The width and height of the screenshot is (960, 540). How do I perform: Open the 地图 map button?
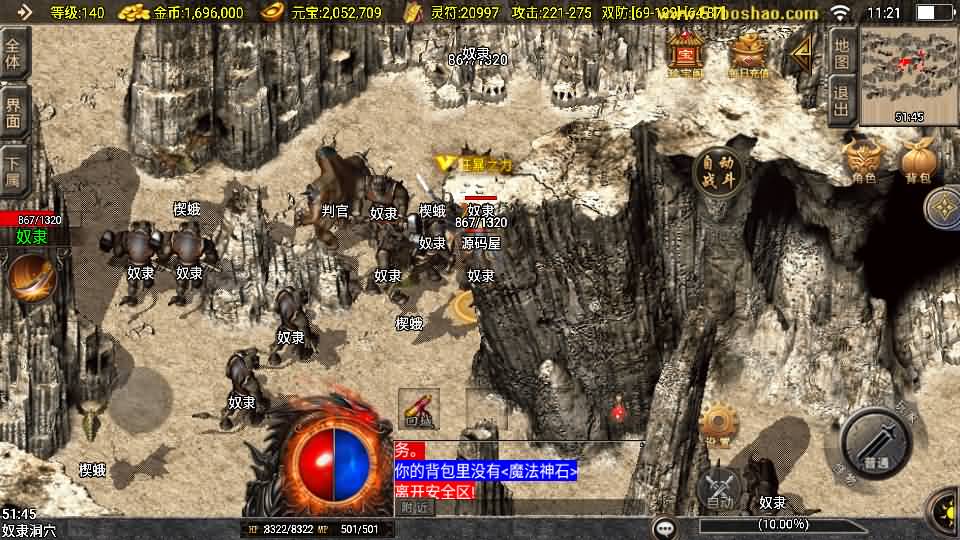842,54
